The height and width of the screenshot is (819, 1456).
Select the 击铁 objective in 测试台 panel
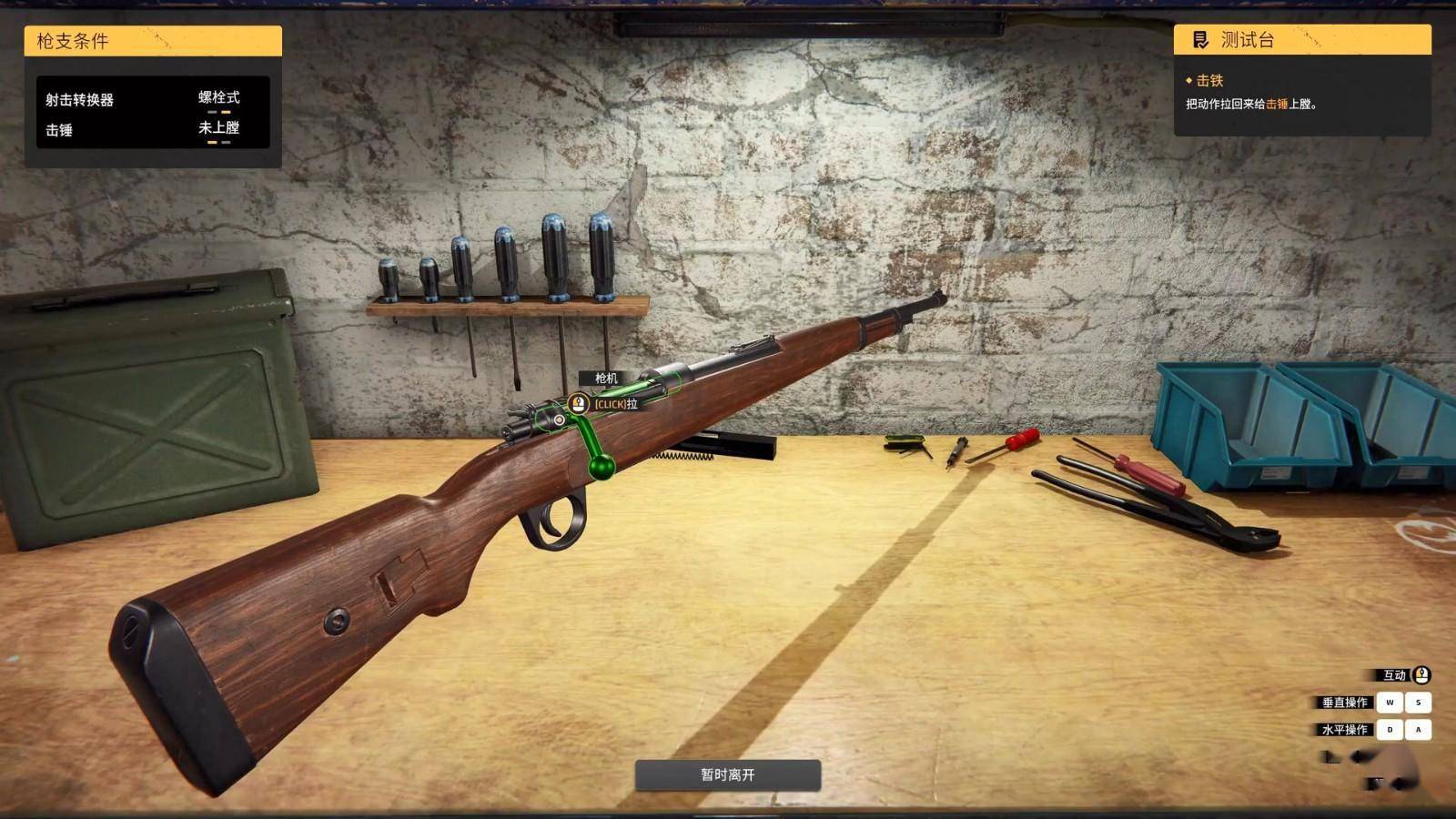(x=1209, y=81)
